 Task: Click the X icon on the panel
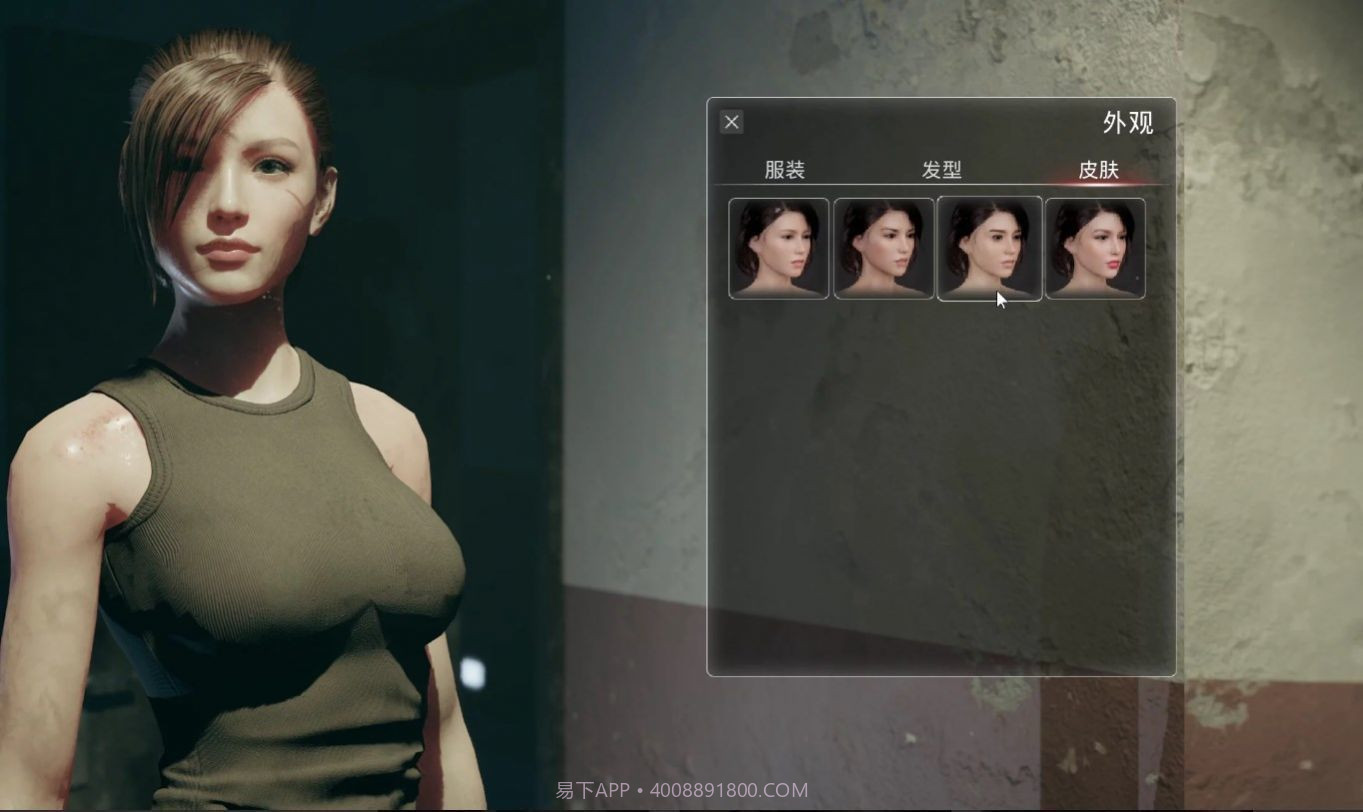coord(731,121)
